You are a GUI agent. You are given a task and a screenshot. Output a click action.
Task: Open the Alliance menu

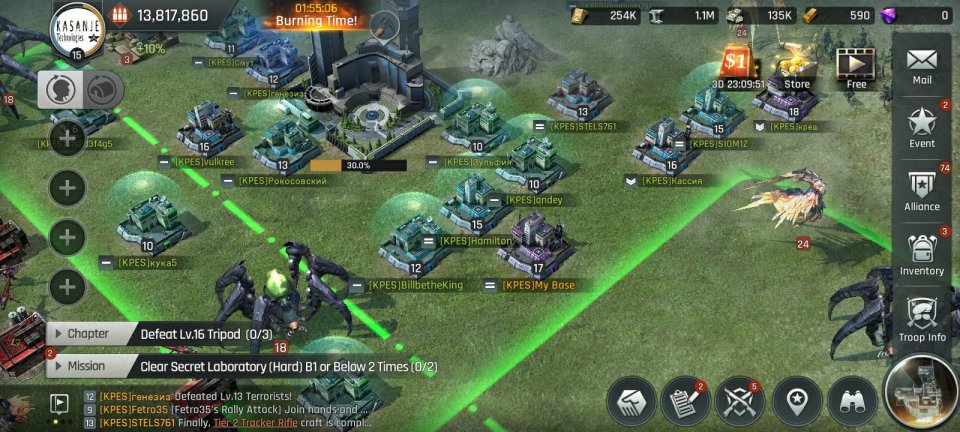tap(922, 191)
